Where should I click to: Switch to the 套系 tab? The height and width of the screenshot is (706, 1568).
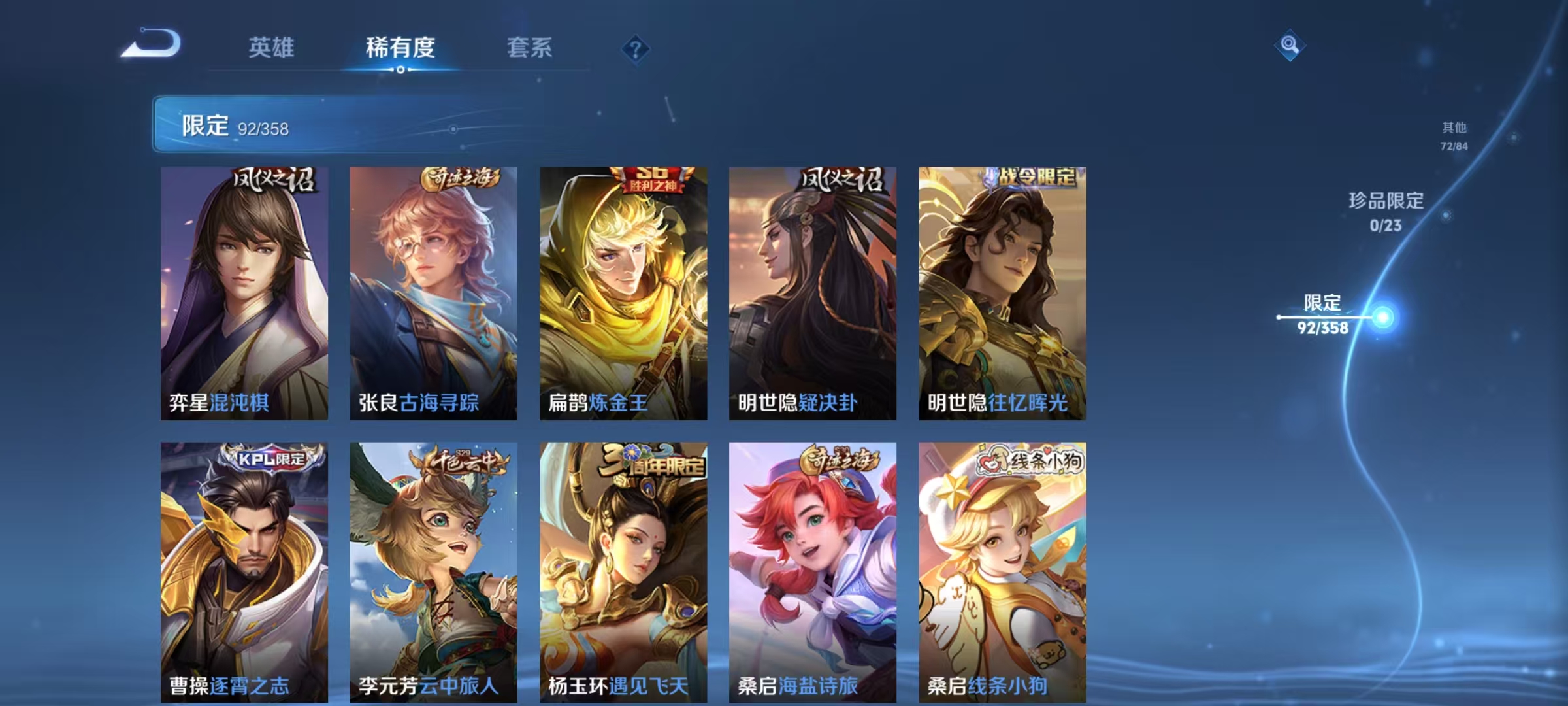(530, 48)
